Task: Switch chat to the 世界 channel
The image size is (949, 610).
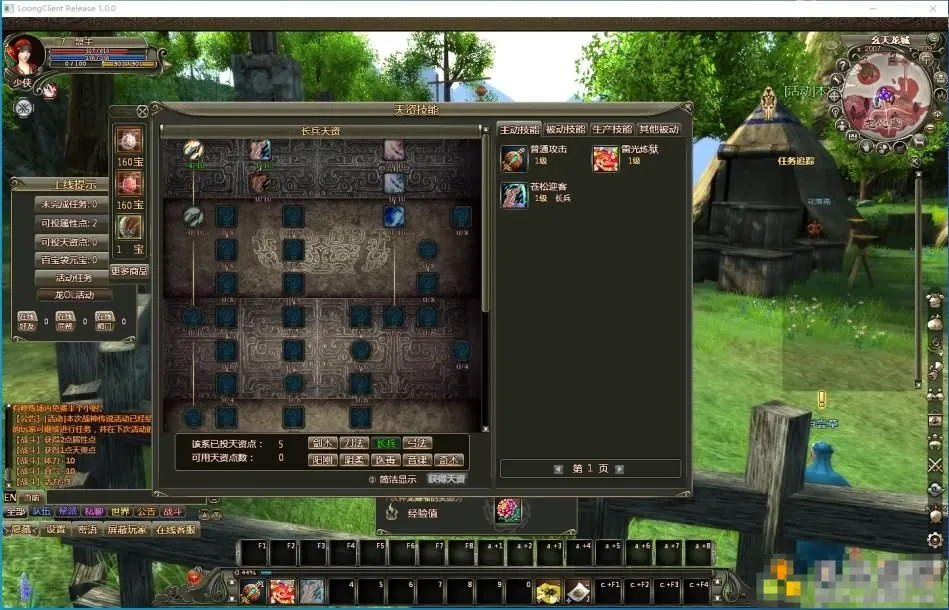Action: click(x=120, y=511)
